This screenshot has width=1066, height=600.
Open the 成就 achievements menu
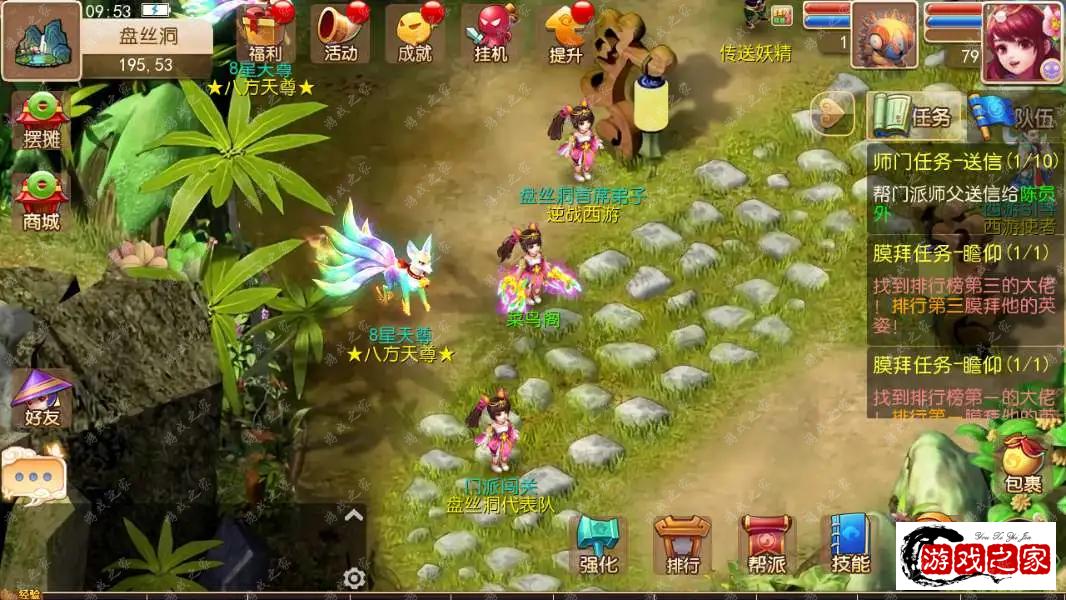pos(415,33)
